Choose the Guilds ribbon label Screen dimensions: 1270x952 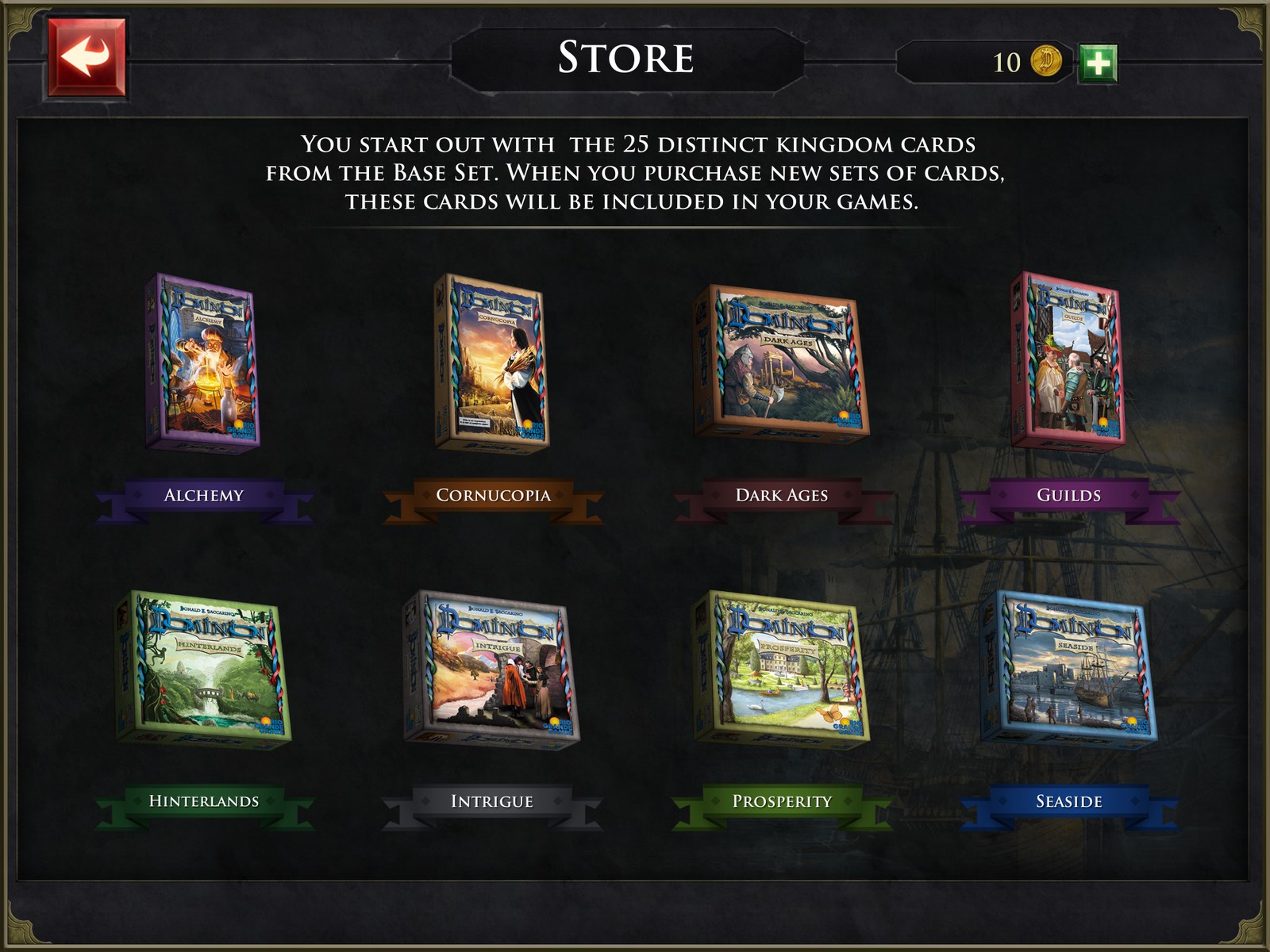[x=1068, y=495]
